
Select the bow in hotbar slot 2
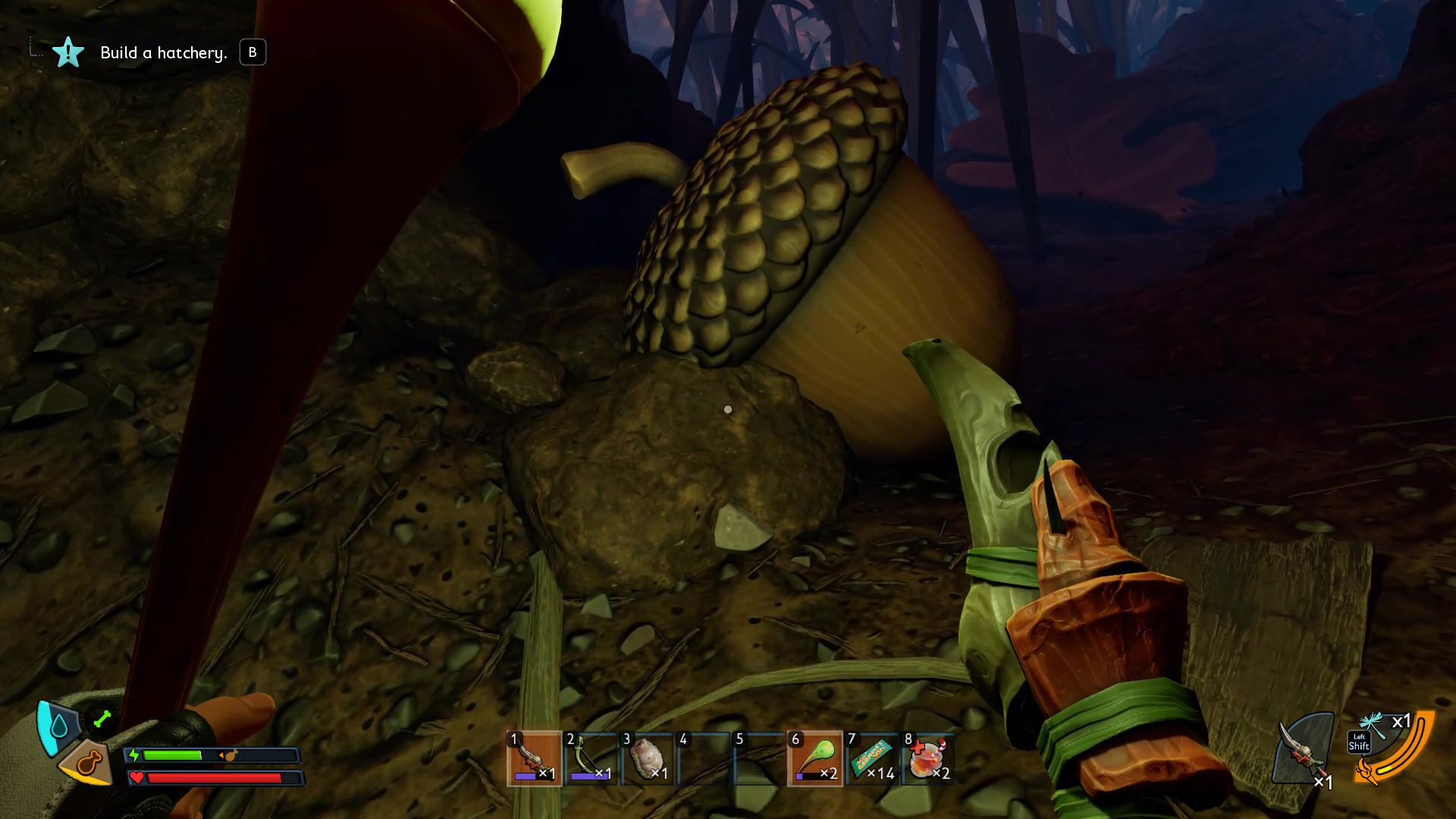[x=591, y=758]
